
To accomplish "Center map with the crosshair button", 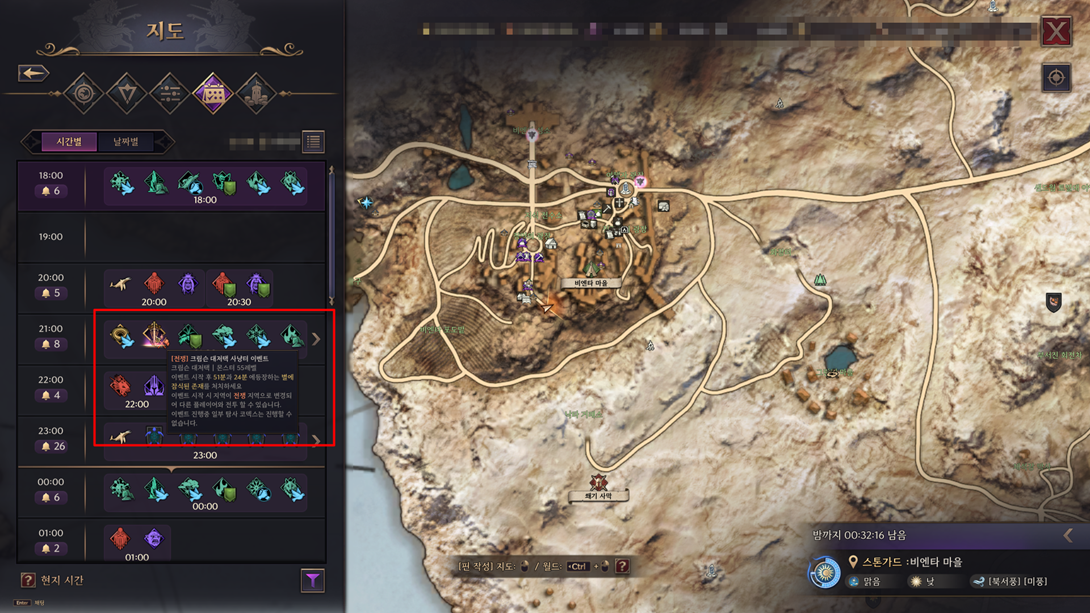I will pyautogui.click(x=1056, y=78).
